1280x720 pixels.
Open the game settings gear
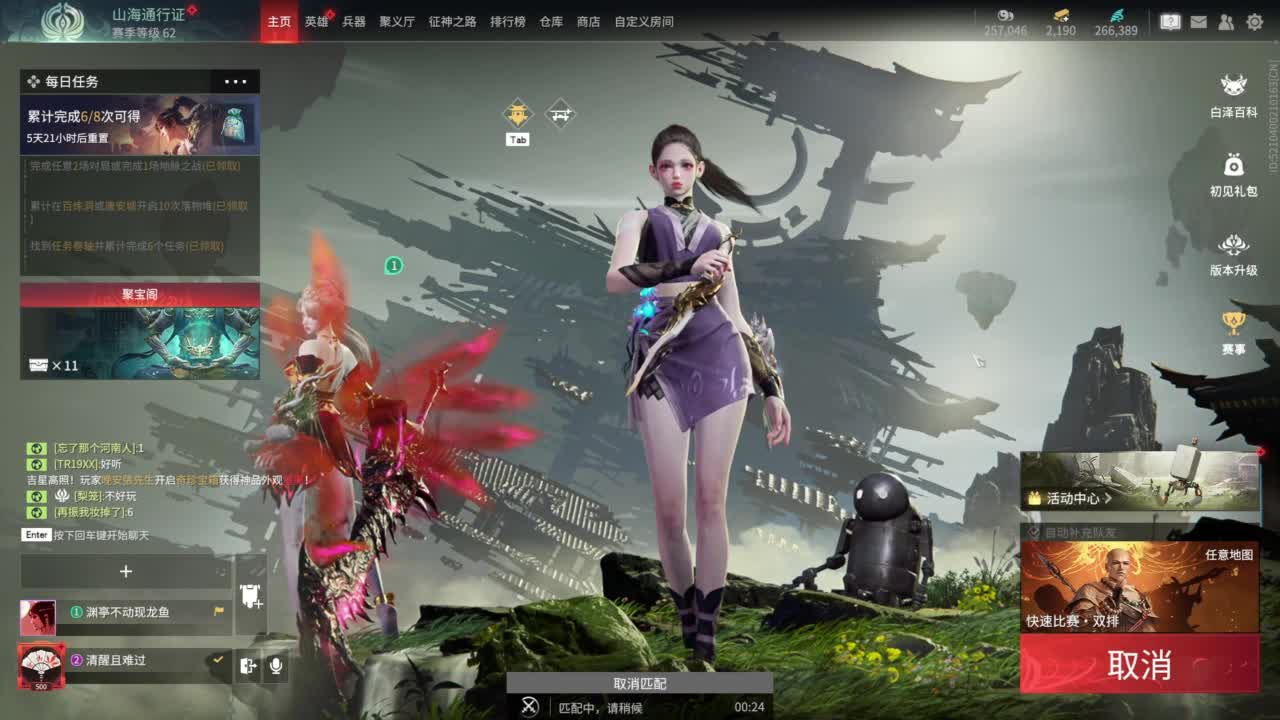click(1256, 22)
